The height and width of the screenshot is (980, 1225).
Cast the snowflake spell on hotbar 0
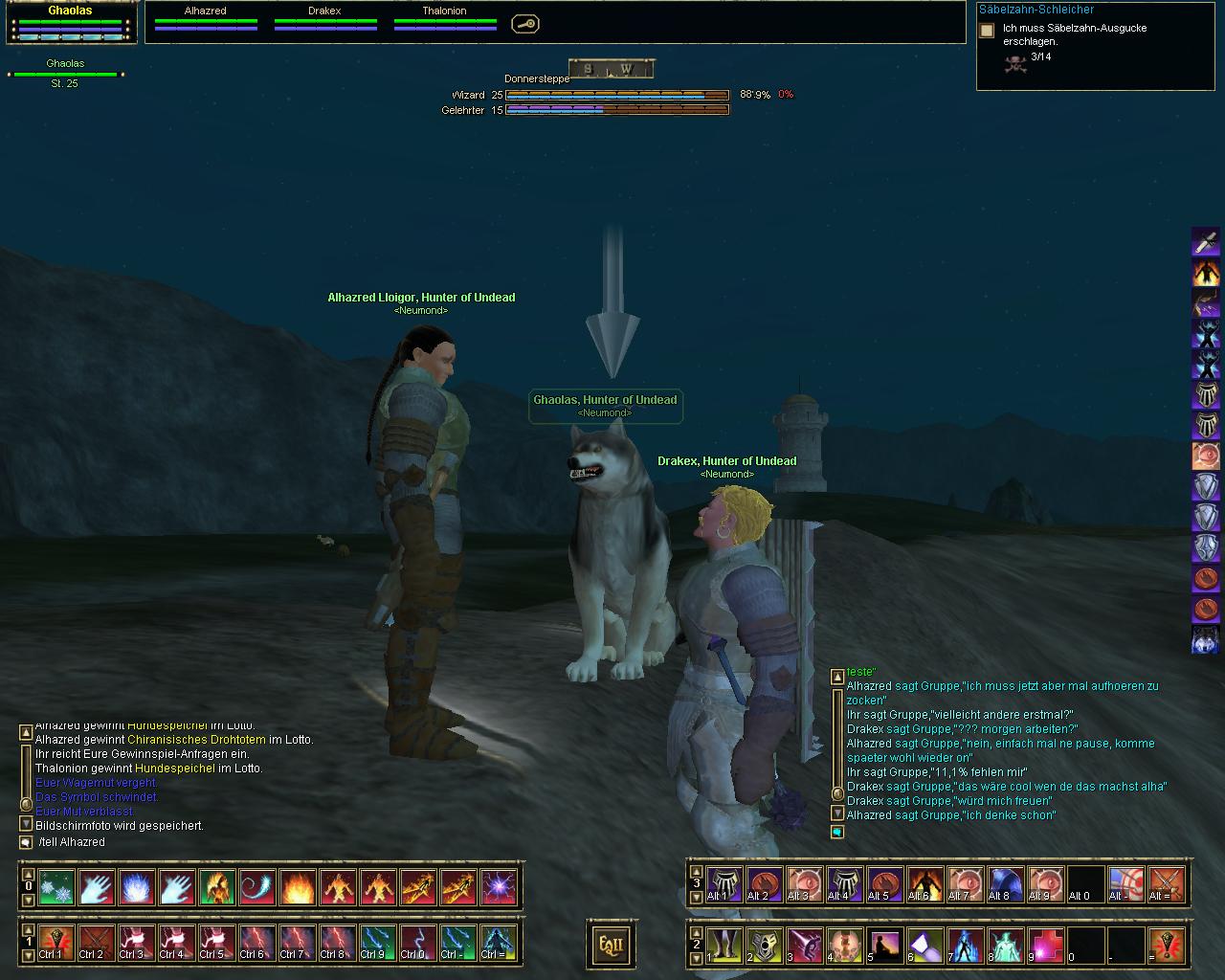click(56, 887)
